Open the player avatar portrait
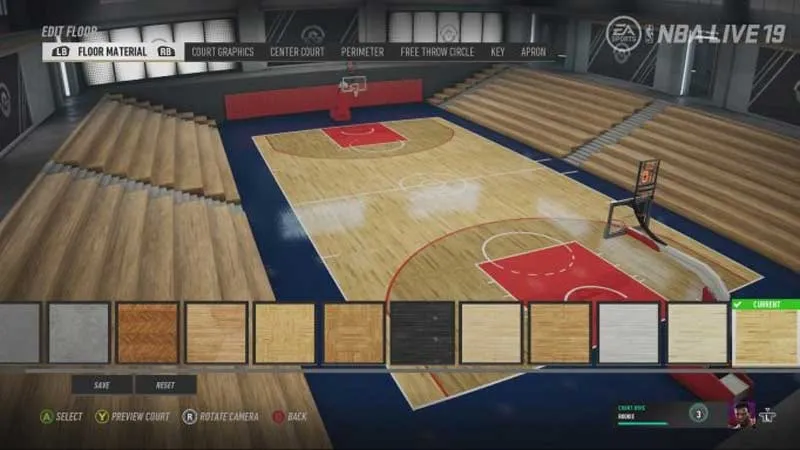The height and width of the screenshot is (450, 800). click(739, 413)
